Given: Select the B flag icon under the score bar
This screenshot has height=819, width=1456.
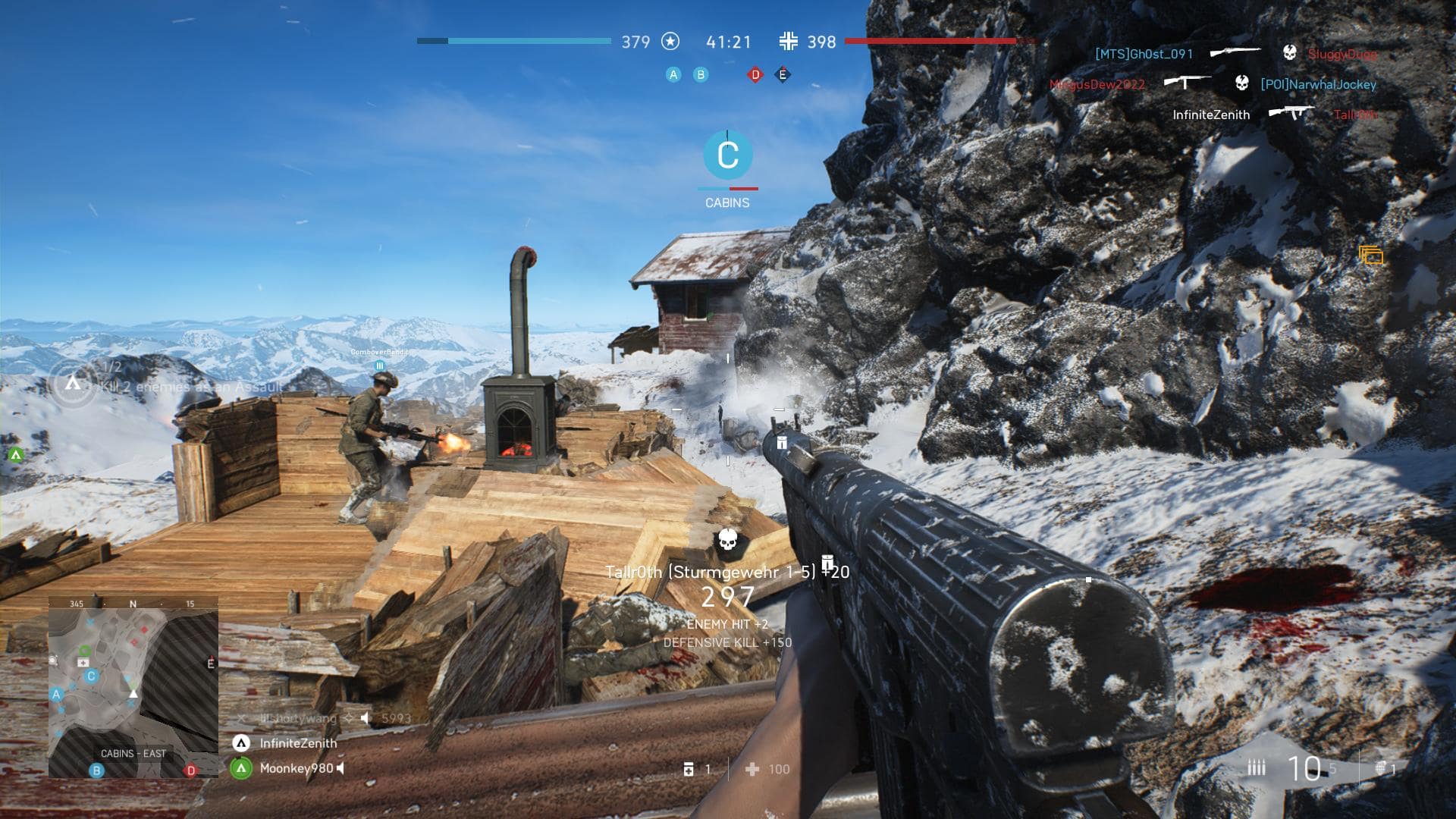Looking at the screenshot, I should (x=701, y=74).
